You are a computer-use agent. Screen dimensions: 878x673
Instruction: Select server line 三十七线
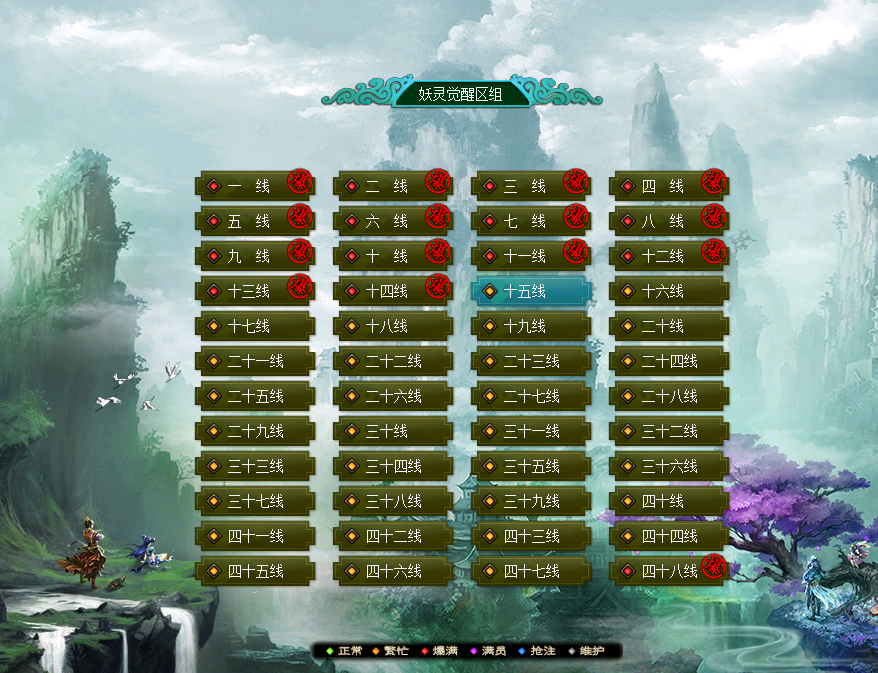tap(254, 501)
